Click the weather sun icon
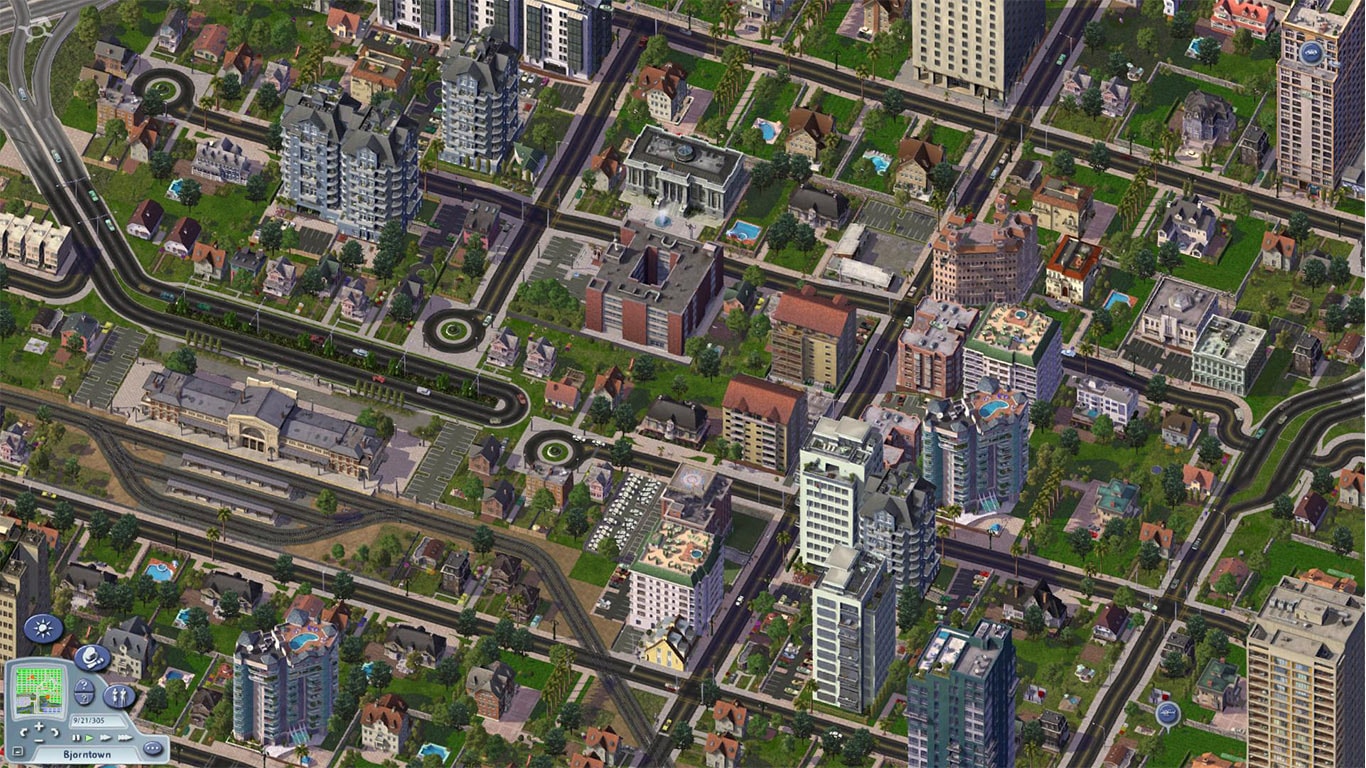 (42, 628)
